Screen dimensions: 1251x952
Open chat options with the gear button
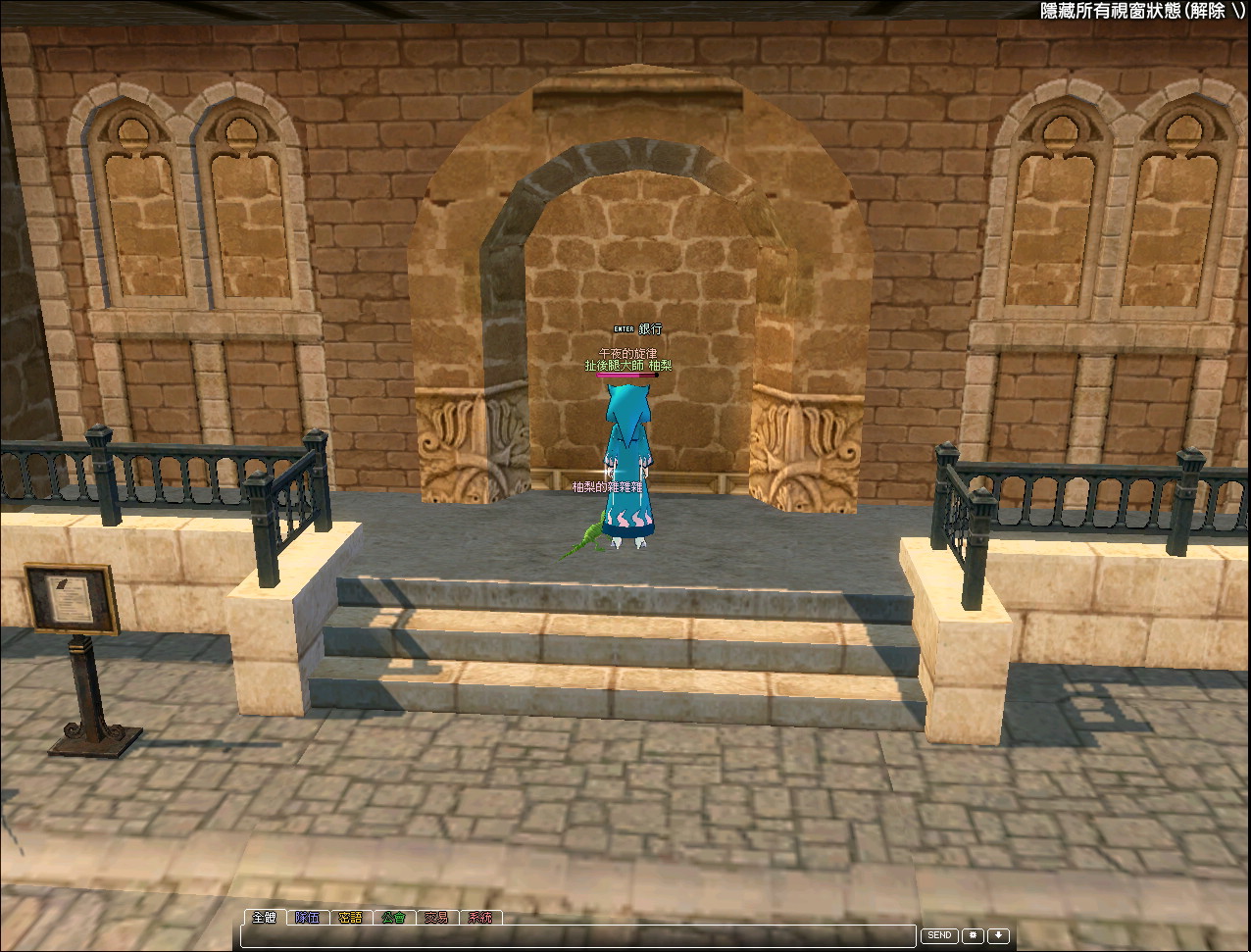(x=974, y=936)
